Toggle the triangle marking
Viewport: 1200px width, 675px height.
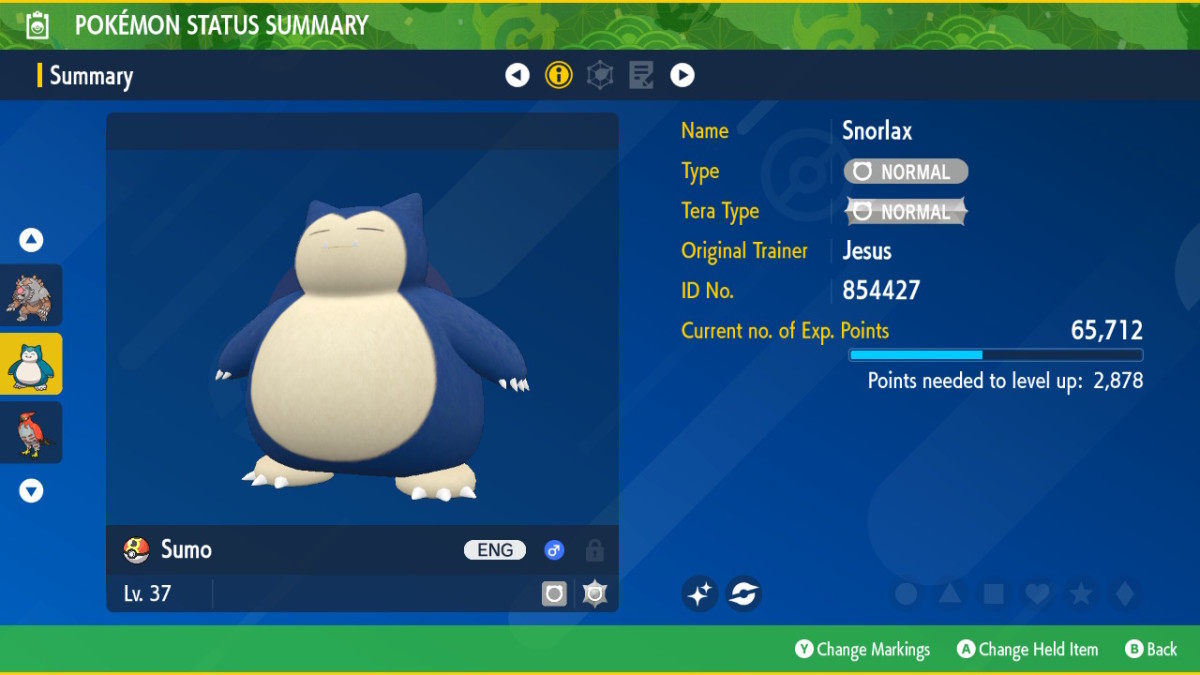coord(950,594)
